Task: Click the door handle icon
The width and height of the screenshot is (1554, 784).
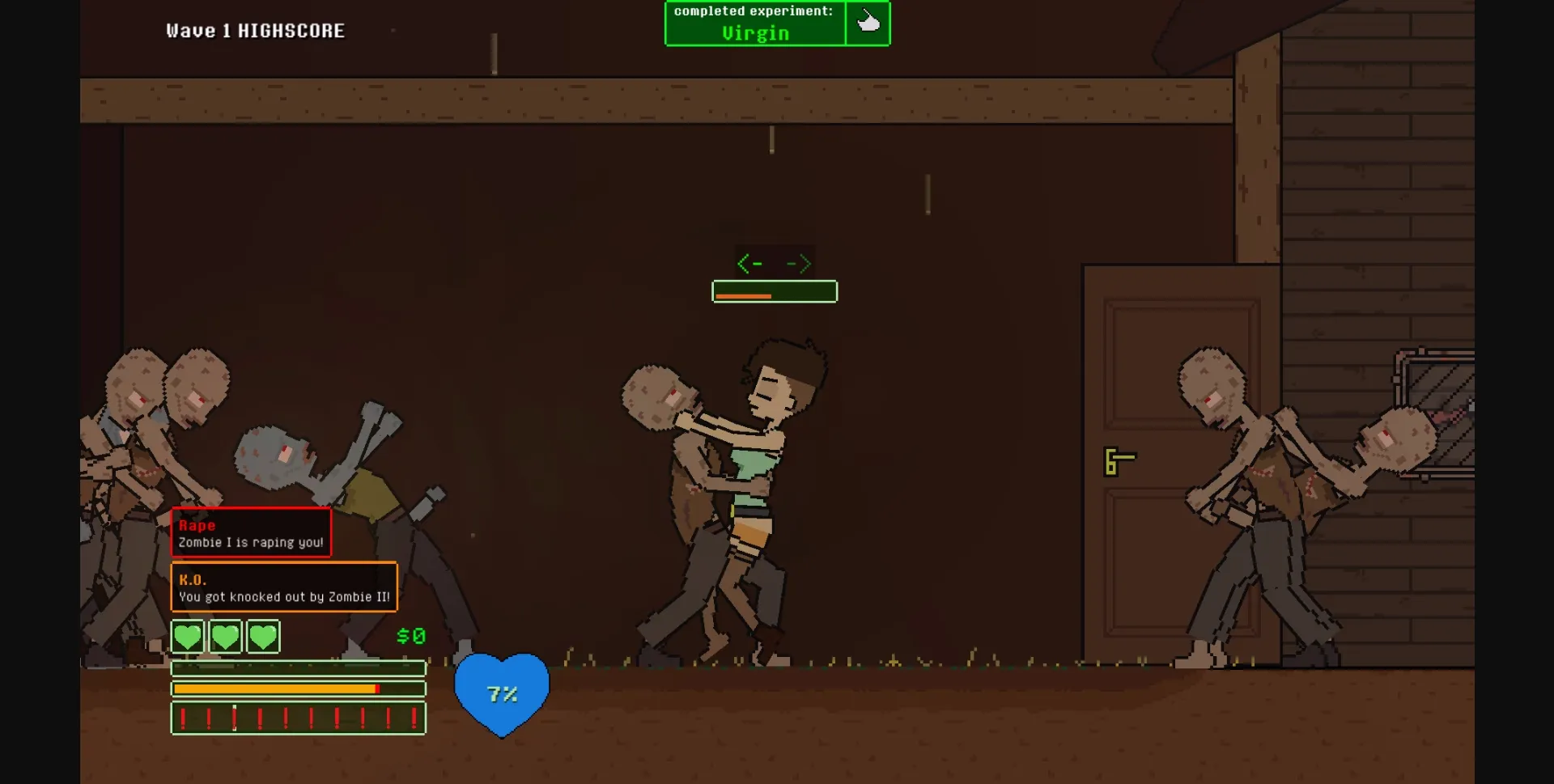Action: pos(1119,462)
